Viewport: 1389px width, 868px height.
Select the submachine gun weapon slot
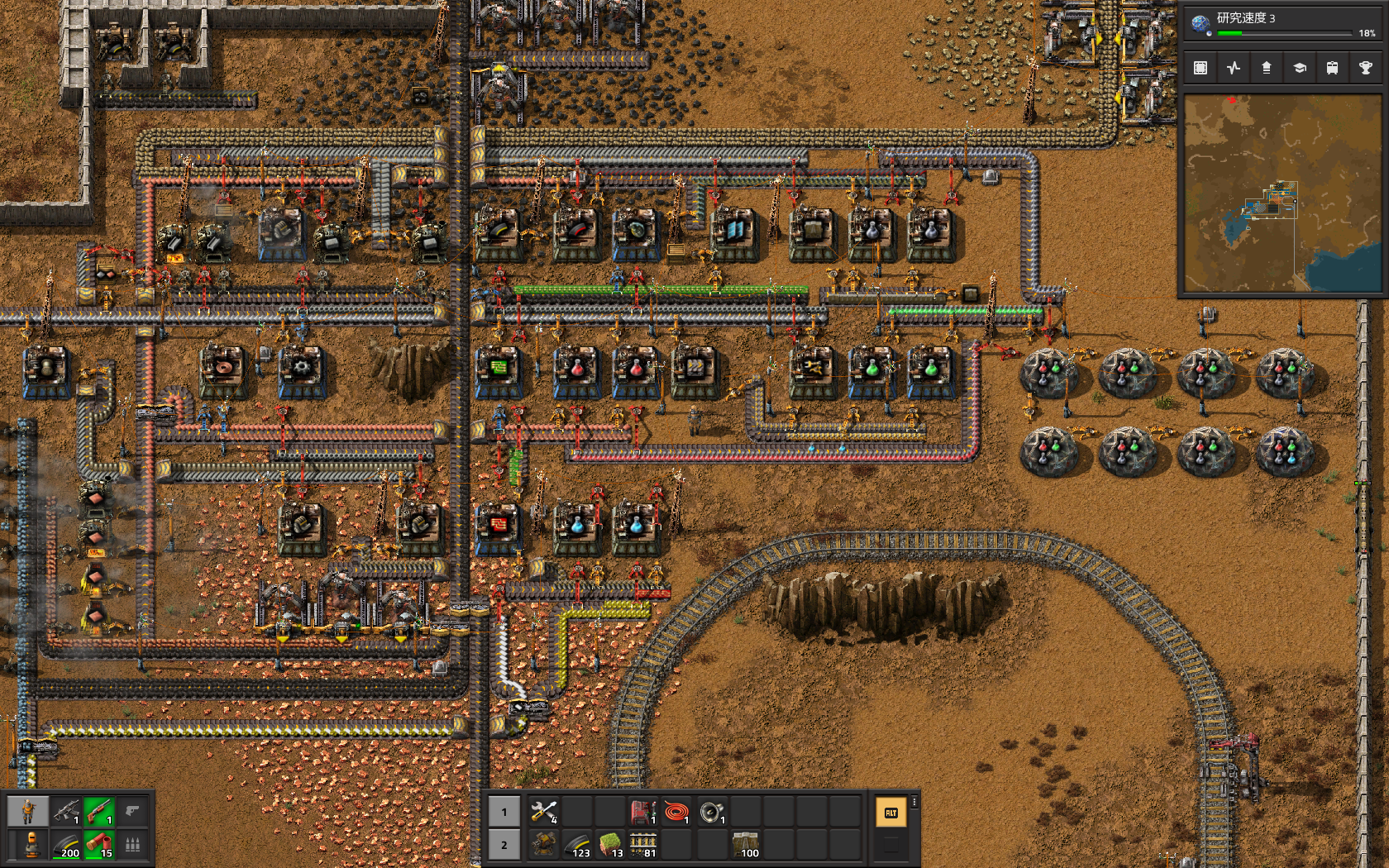pos(65,812)
